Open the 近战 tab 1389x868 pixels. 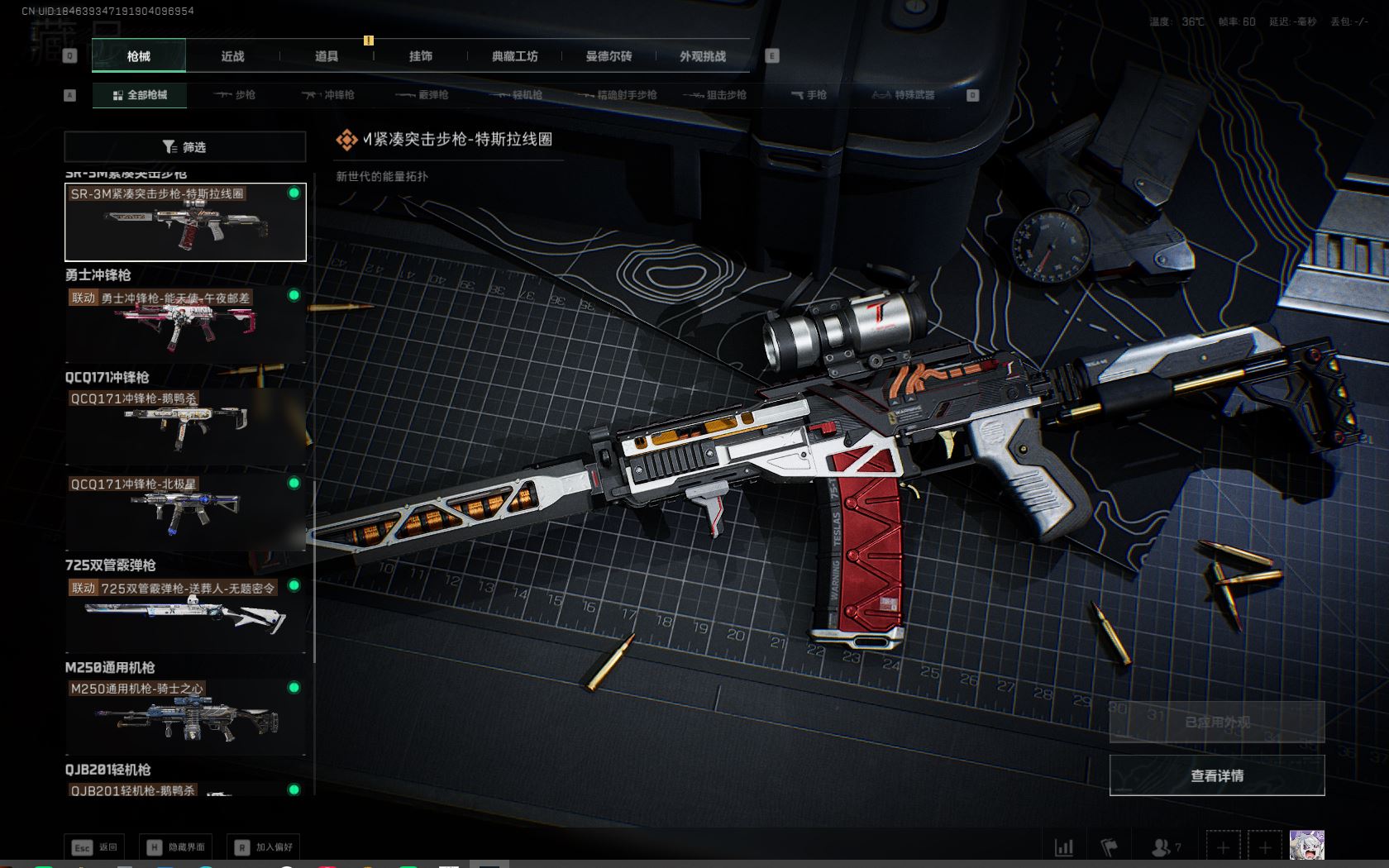(x=233, y=56)
